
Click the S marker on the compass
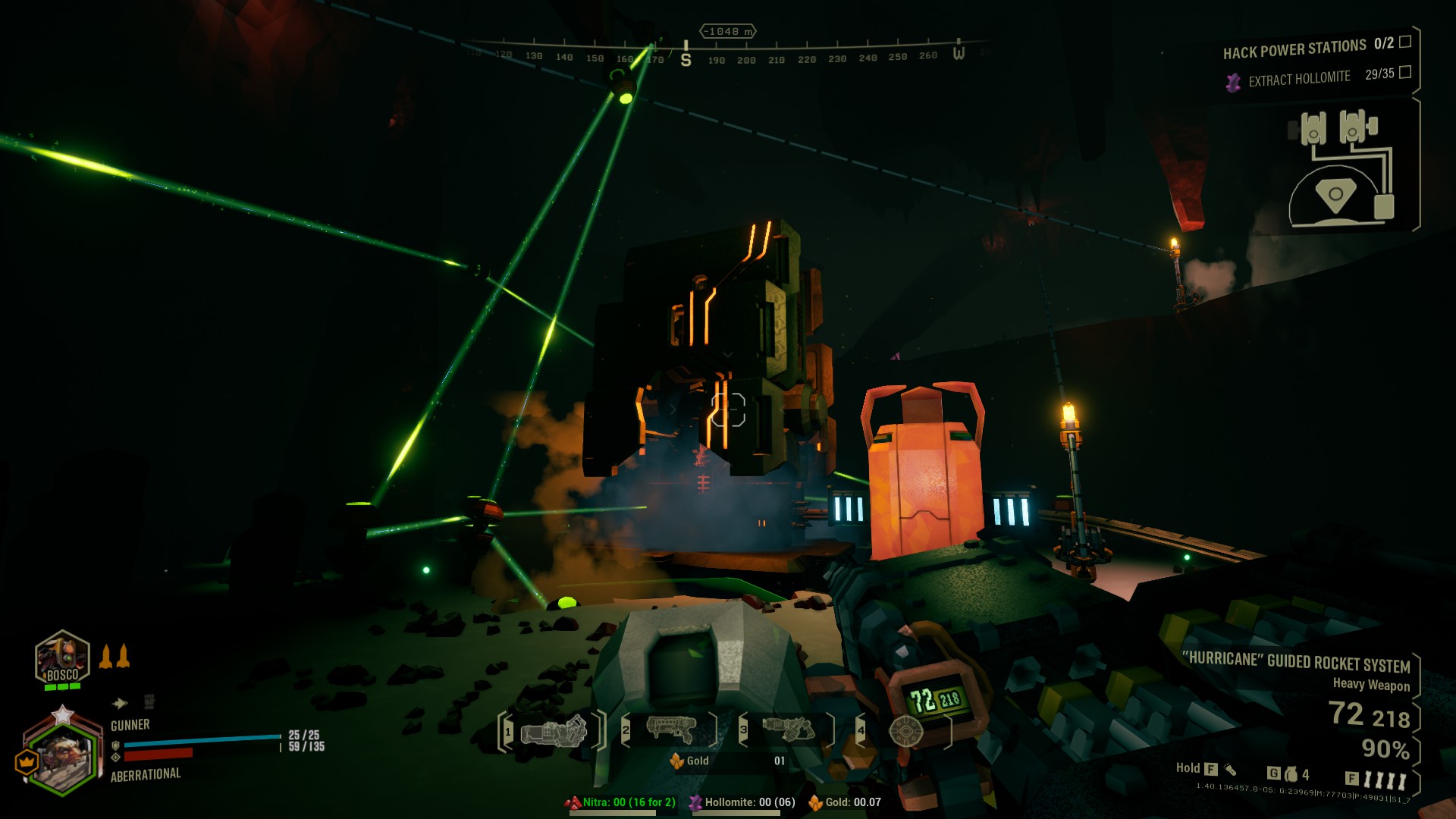[686, 59]
